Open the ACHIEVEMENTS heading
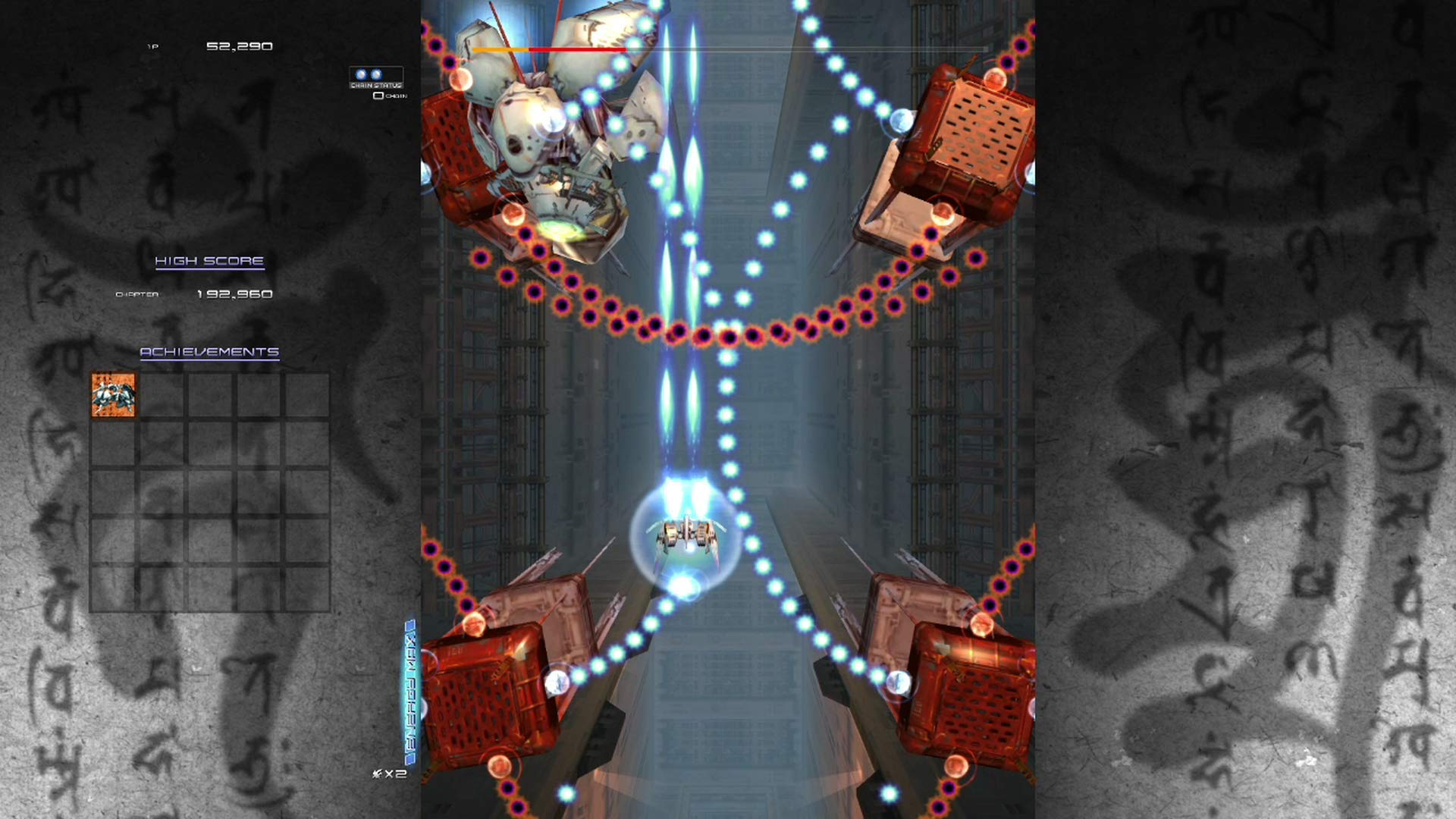Viewport: 1456px width, 819px height. pyautogui.click(x=210, y=351)
